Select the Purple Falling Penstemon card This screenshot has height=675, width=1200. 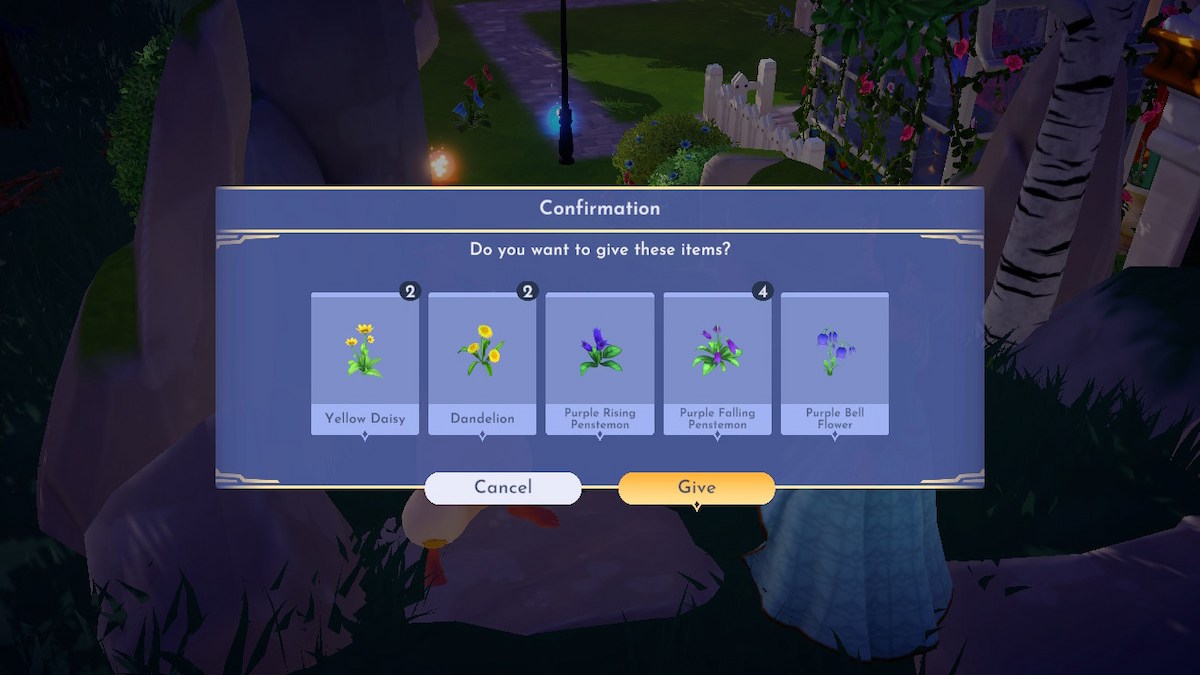coord(717,364)
